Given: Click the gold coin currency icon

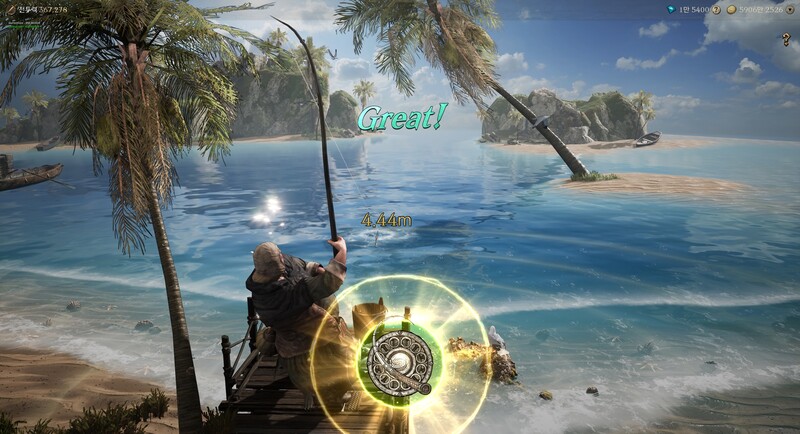Looking at the screenshot, I should click(x=731, y=9).
